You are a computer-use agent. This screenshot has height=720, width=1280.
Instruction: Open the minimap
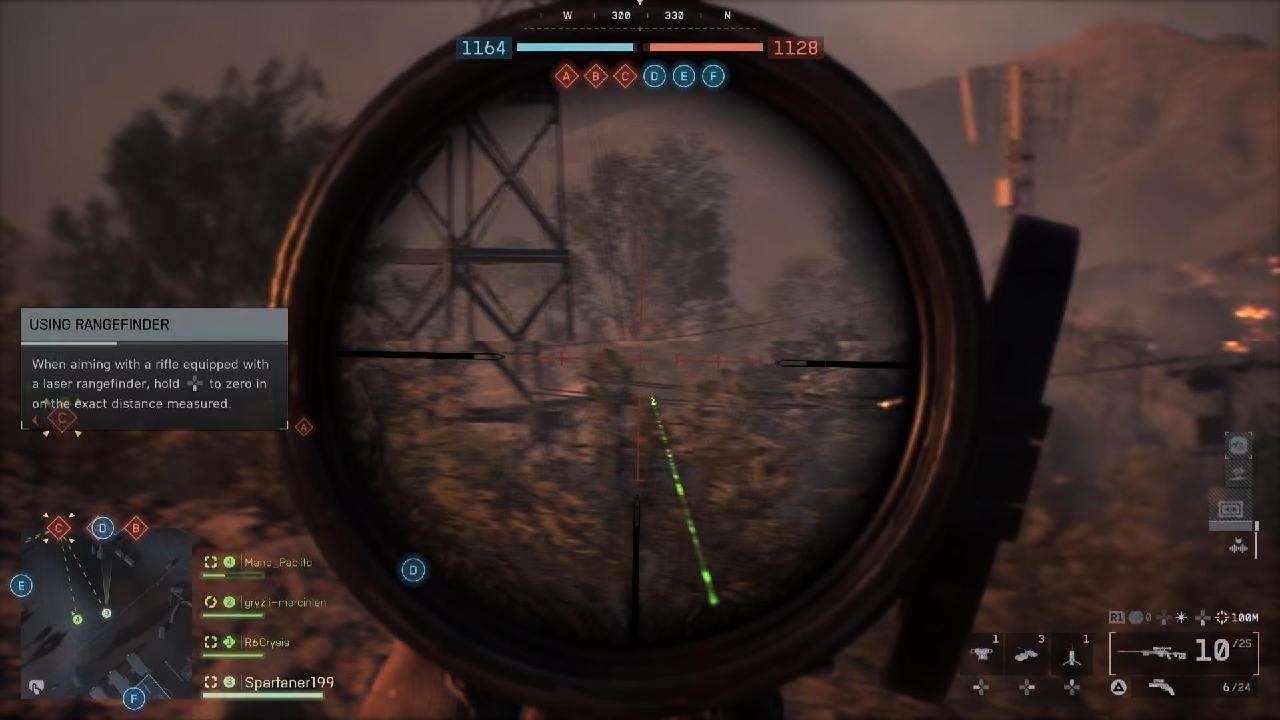pyautogui.click(x=106, y=613)
